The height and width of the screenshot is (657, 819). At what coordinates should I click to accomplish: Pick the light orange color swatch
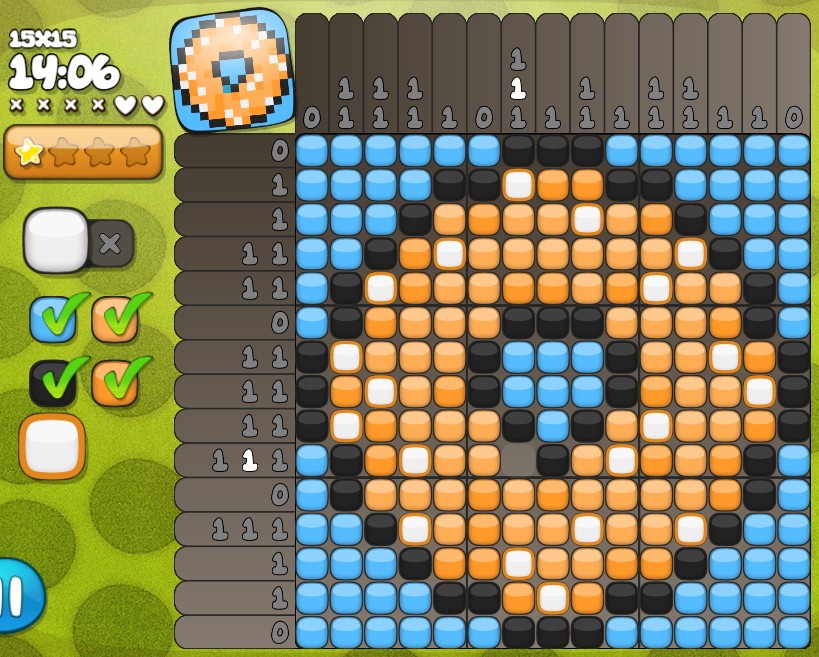coord(114,318)
